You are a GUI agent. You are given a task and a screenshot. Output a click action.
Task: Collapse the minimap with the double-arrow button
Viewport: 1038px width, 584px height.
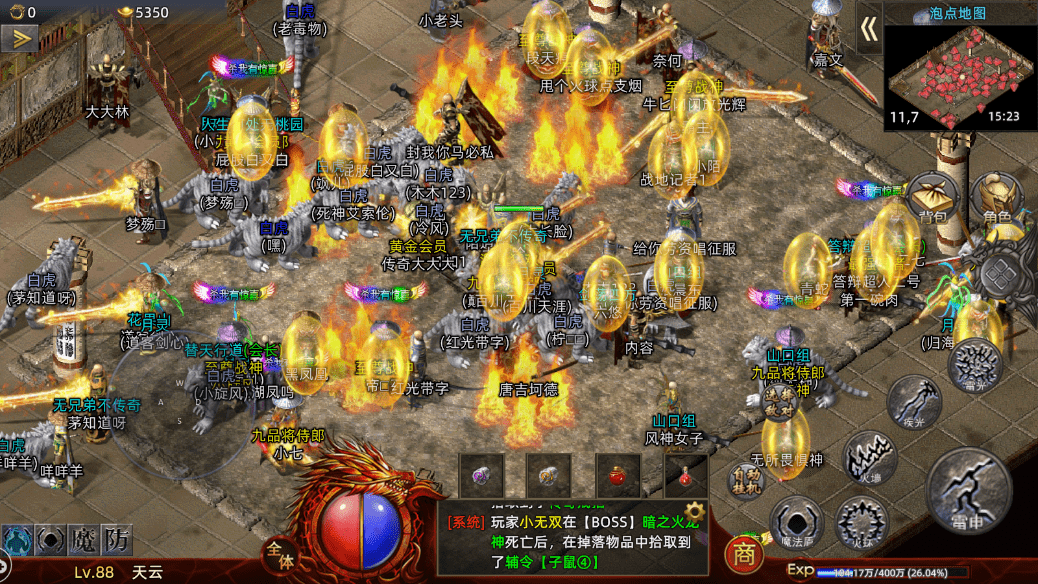(x=868, y=30)
